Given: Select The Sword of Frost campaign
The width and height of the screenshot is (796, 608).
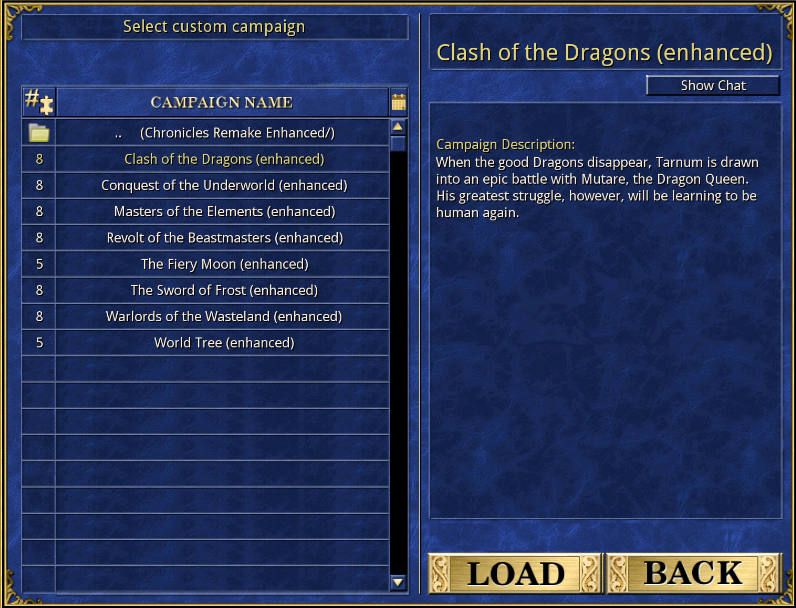Looking at the screenshot, I should (223, 290).
